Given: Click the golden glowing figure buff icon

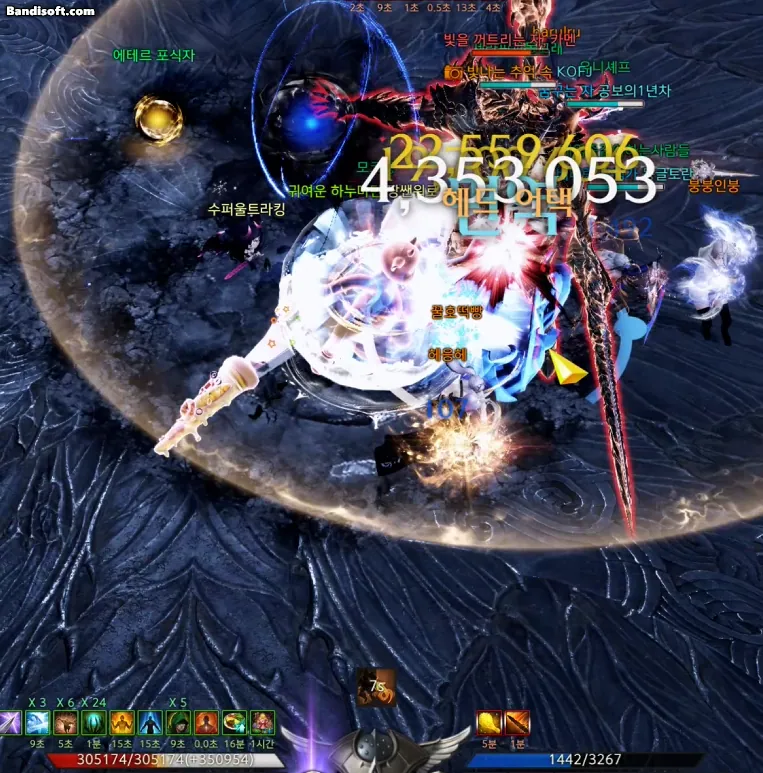Looking at the screenshot, I should coord(122,722).
